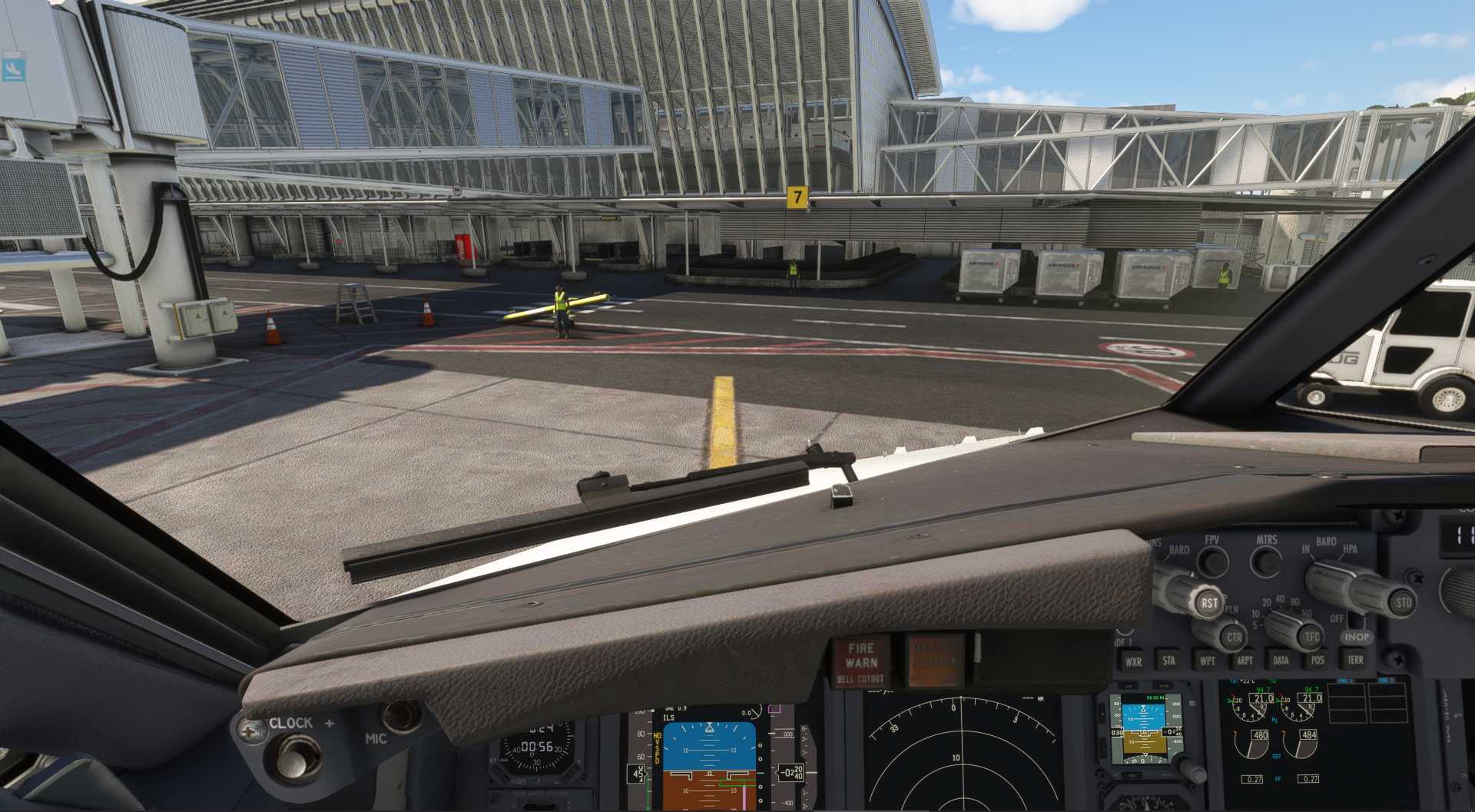Viewport: 1475px width, 812px height.
Task: Toggle the ARPT map switch
Action: point(1245,661)
